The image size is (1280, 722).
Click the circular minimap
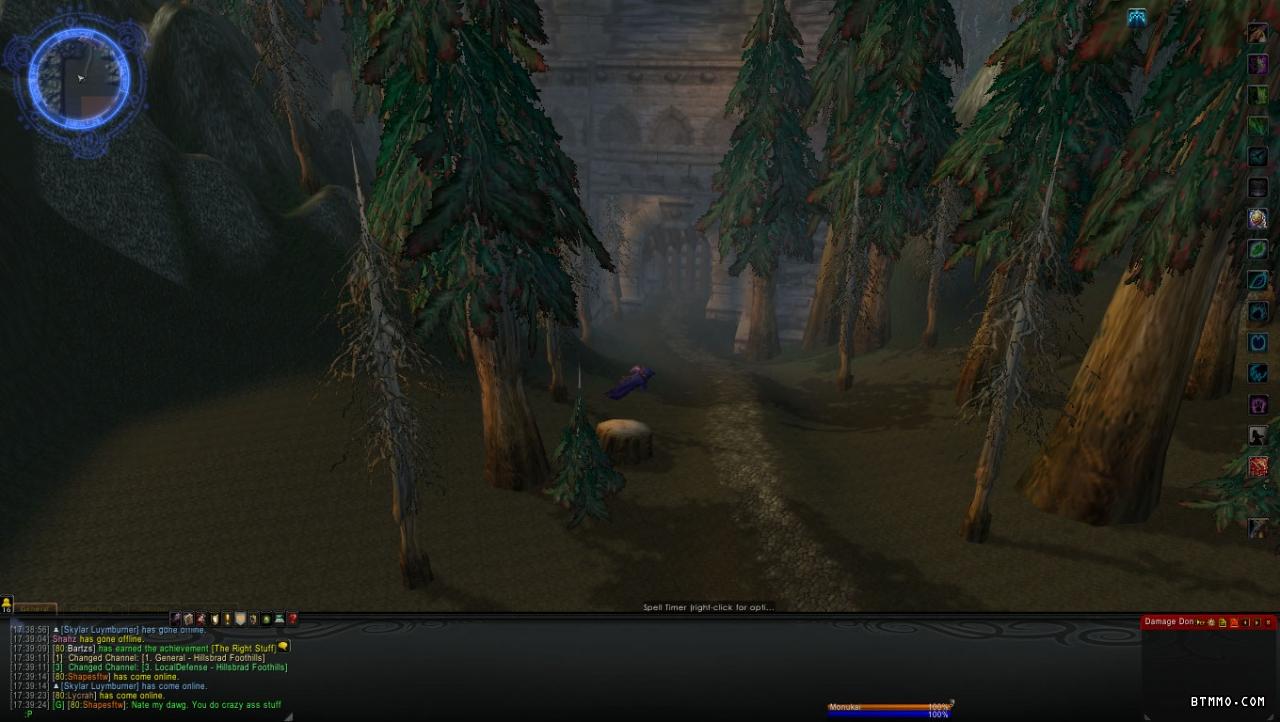pyautogui.click(x=79, y=78)
